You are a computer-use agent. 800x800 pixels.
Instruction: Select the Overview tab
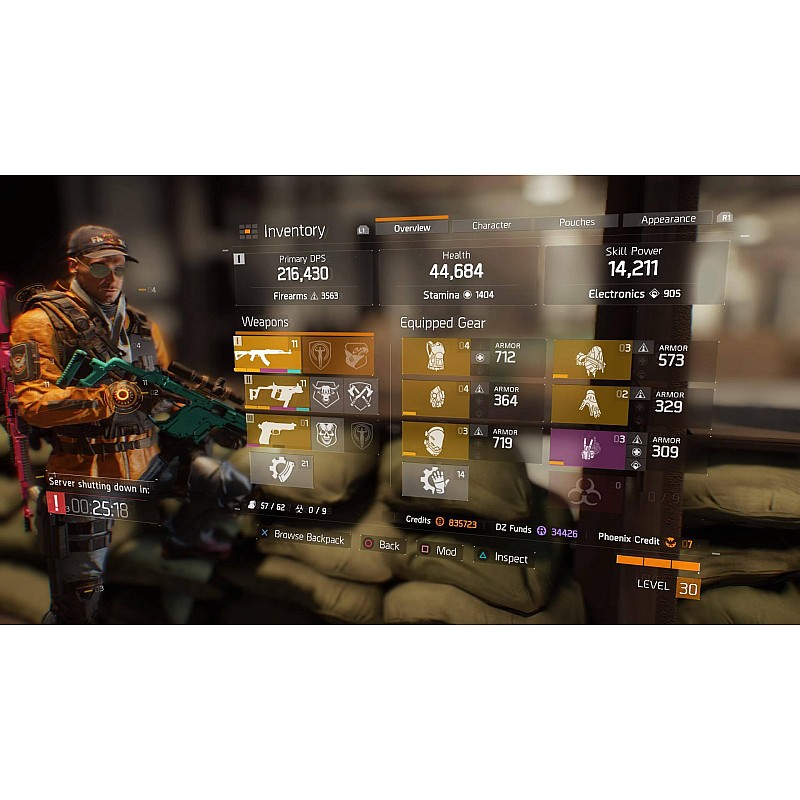click(x=412, y=228)
